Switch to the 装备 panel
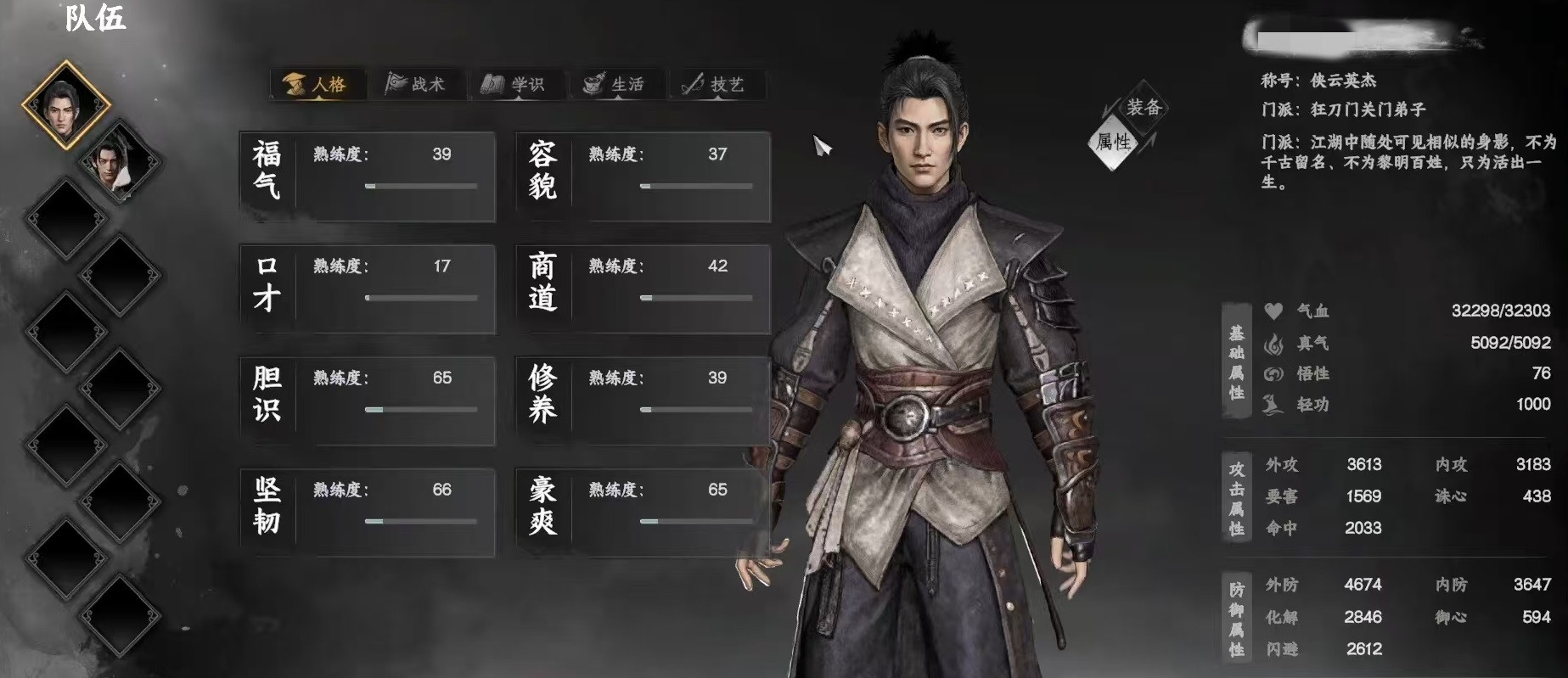Screen dimensions: 1568x678 coord(1145,107)
